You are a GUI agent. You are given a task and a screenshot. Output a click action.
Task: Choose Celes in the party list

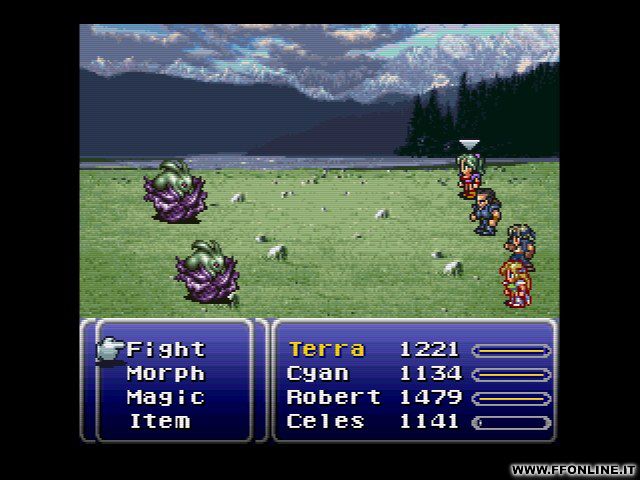coord(326,421)
